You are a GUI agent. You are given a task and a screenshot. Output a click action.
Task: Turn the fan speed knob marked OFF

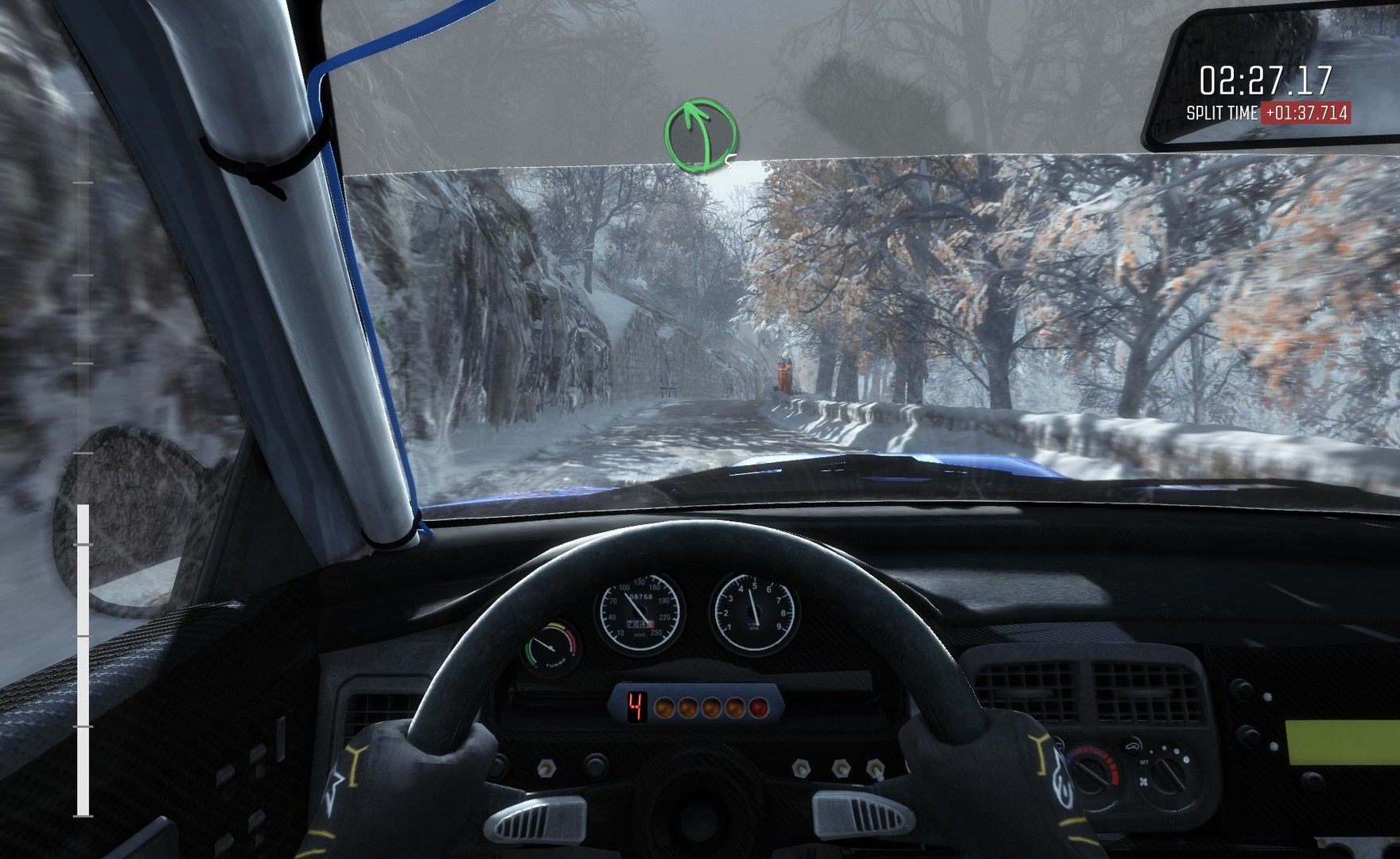pyautogui.click(x=1168, y=776)
